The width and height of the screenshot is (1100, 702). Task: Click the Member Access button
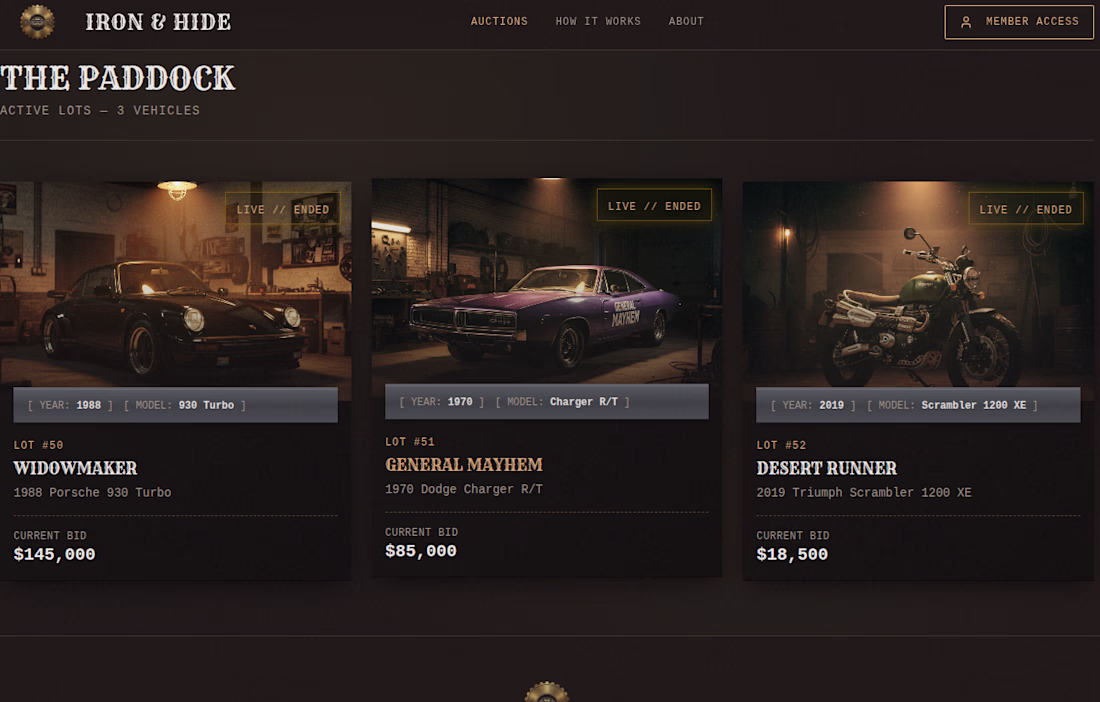point(1018,22)
